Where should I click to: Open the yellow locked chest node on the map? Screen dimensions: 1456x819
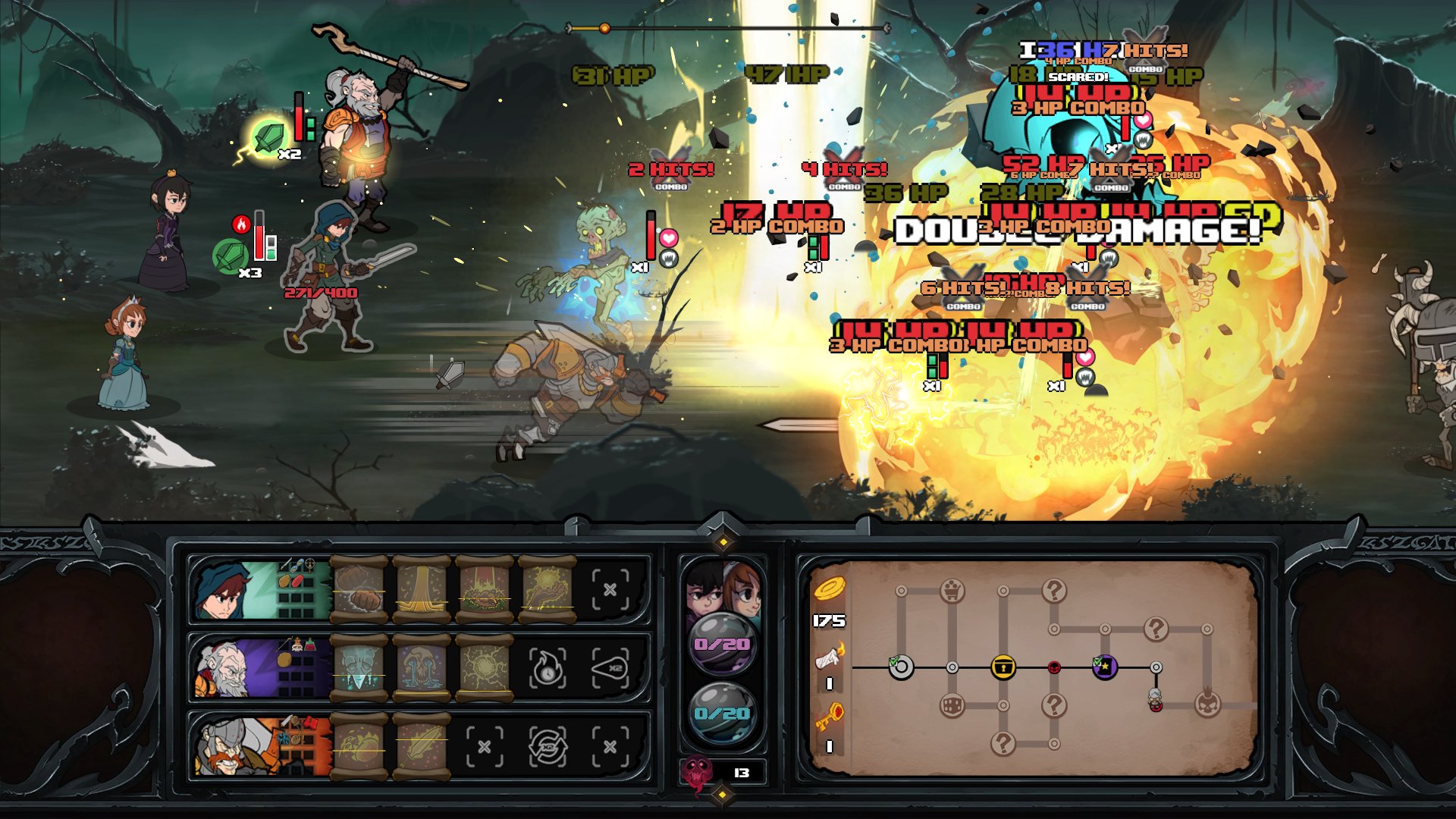coord(1004,667)
